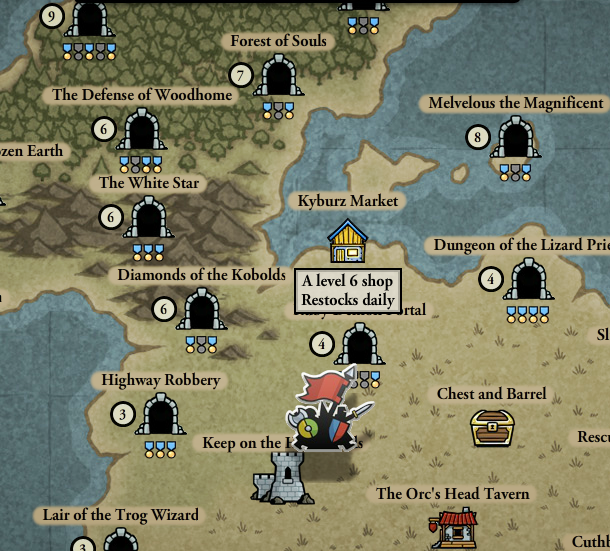Click the level 9 dungeon entrance

click(90, 18)
